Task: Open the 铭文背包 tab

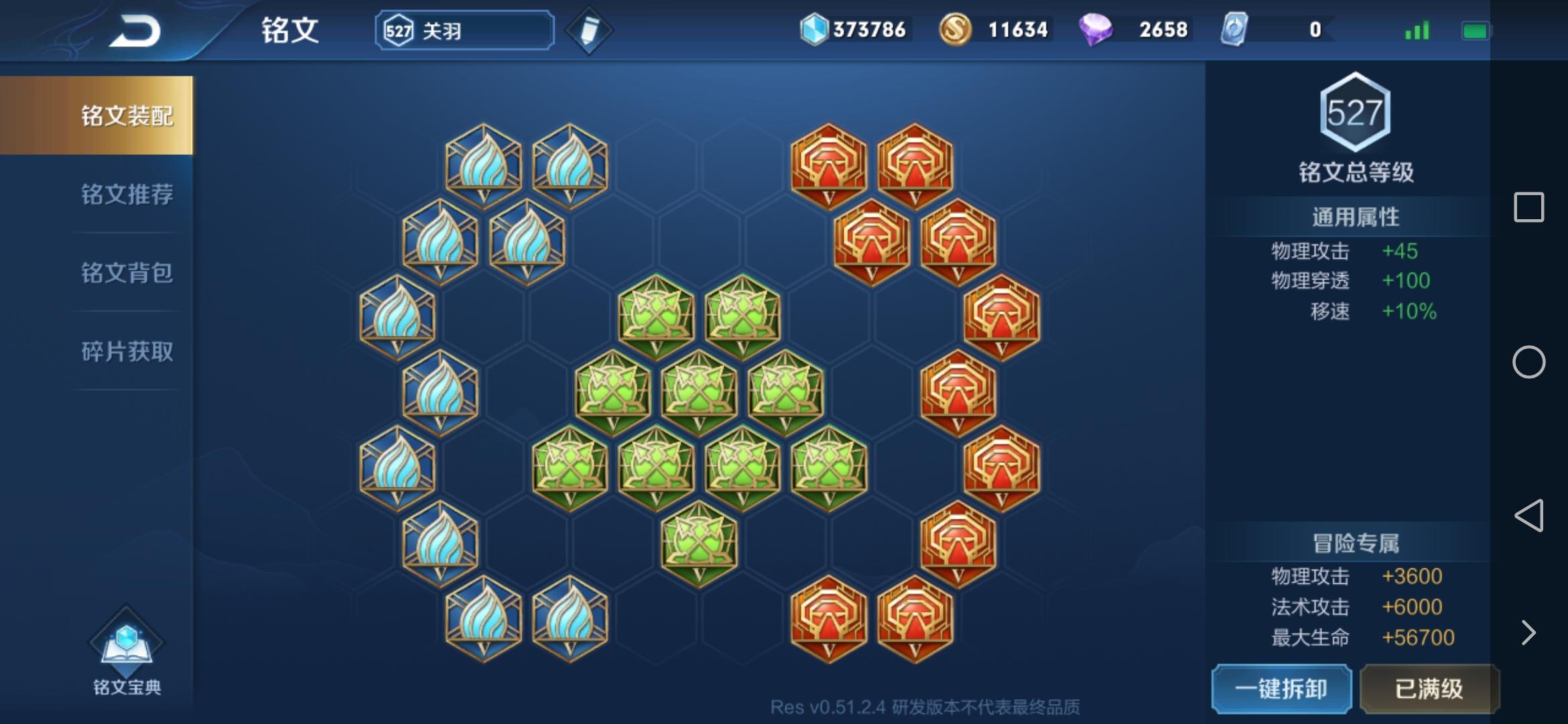Action: [126, 272]
